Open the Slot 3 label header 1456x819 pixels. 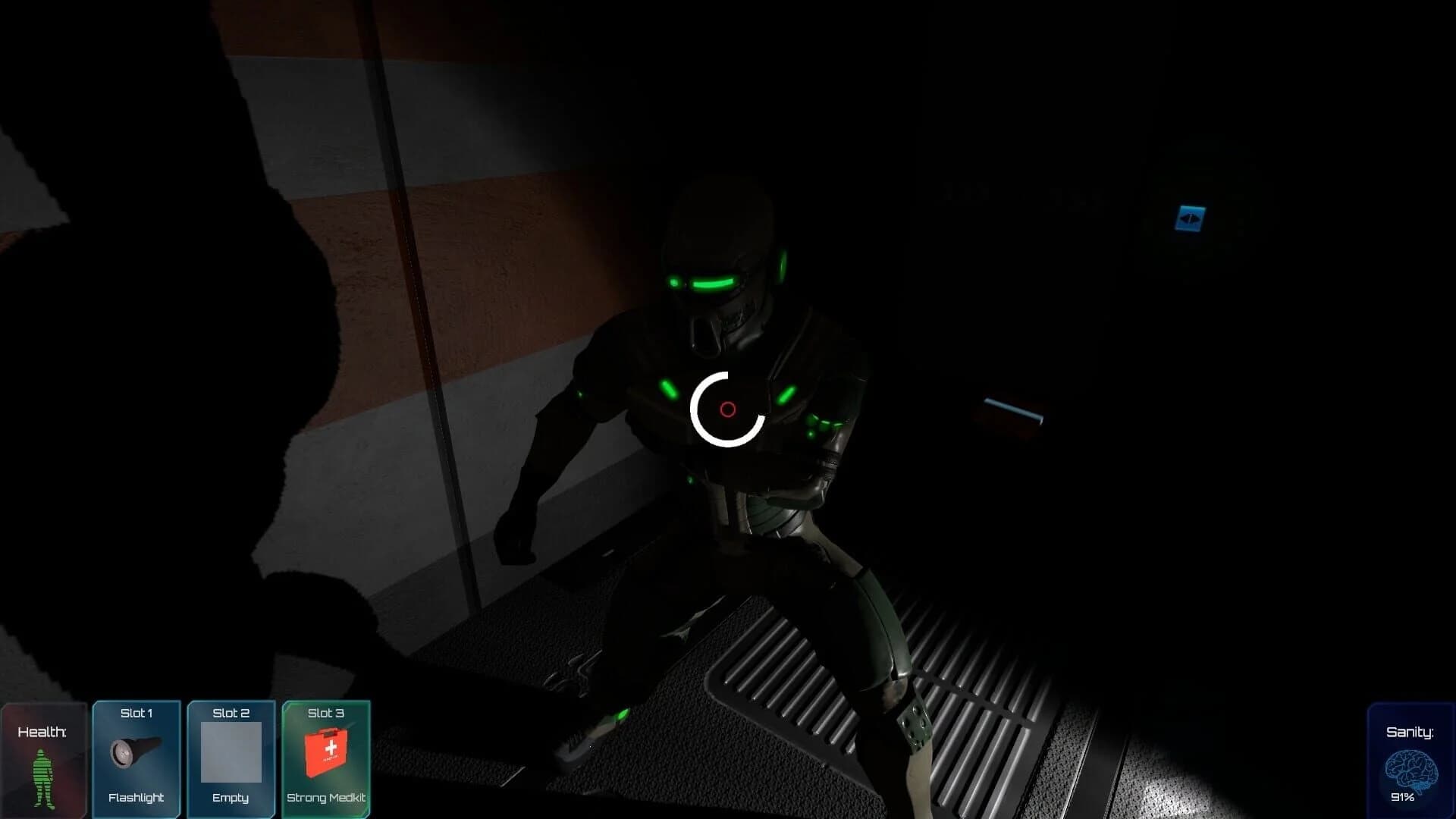(326, 713)
